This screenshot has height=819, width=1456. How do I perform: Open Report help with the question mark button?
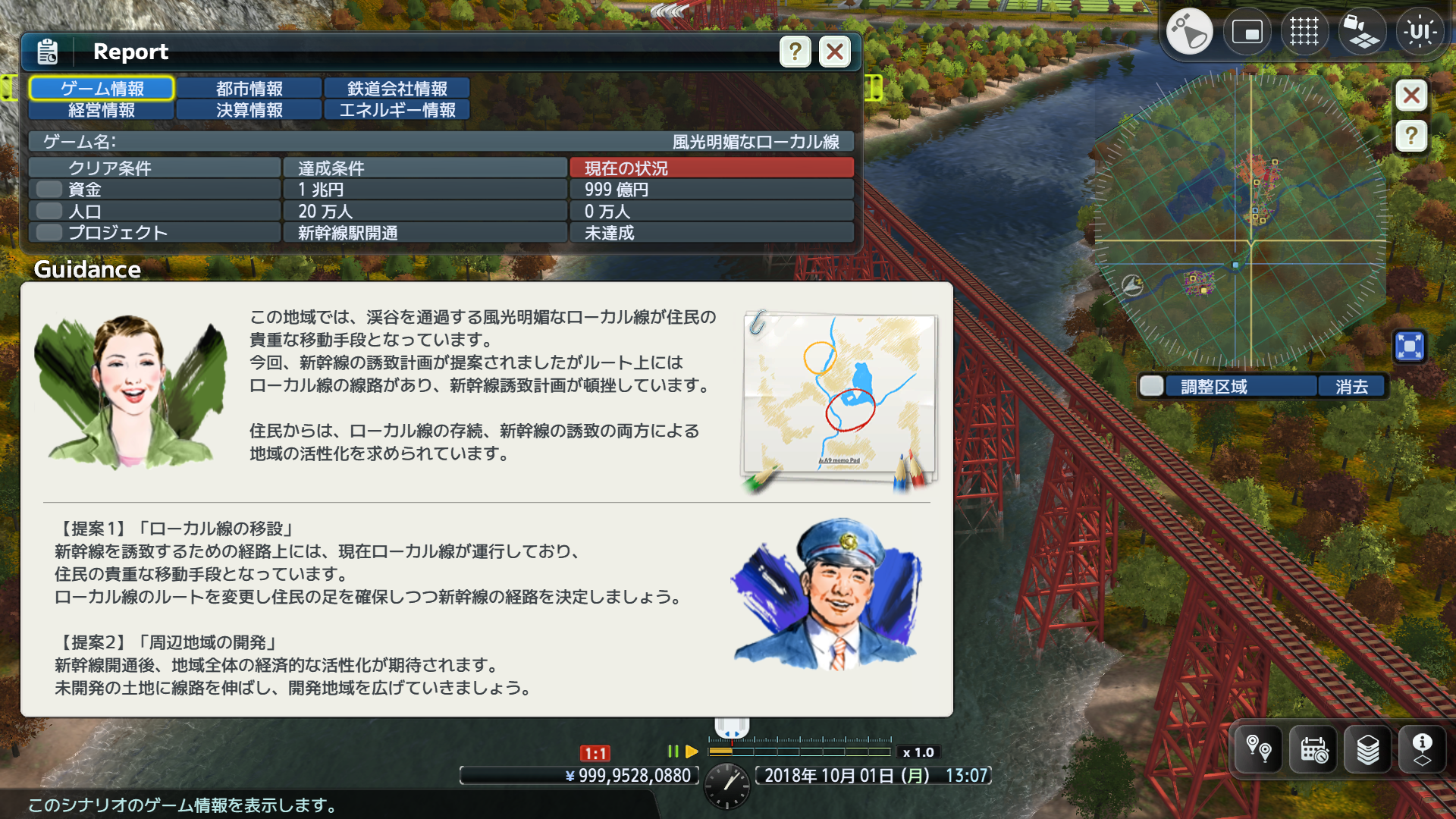794,52
